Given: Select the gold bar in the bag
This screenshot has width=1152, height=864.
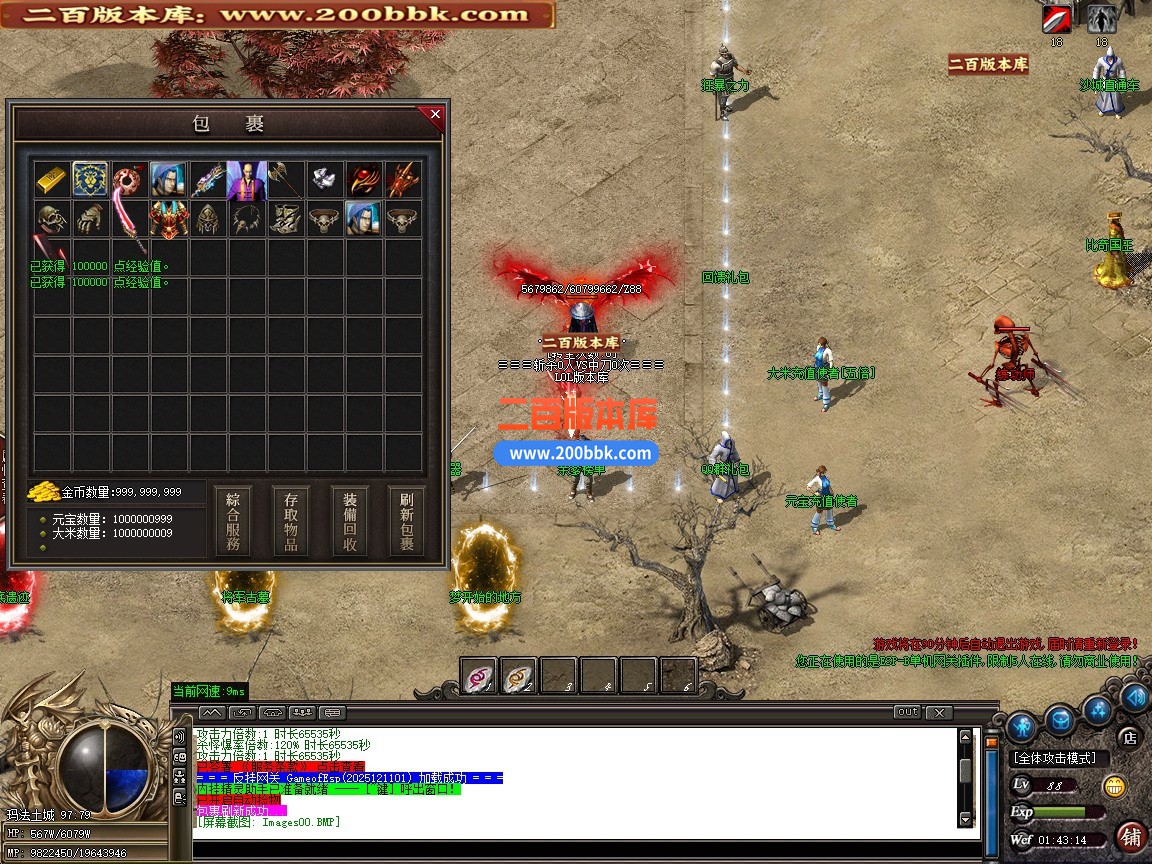Looking at the screenshot, I should pyautogui.click(x=52, y=180).
